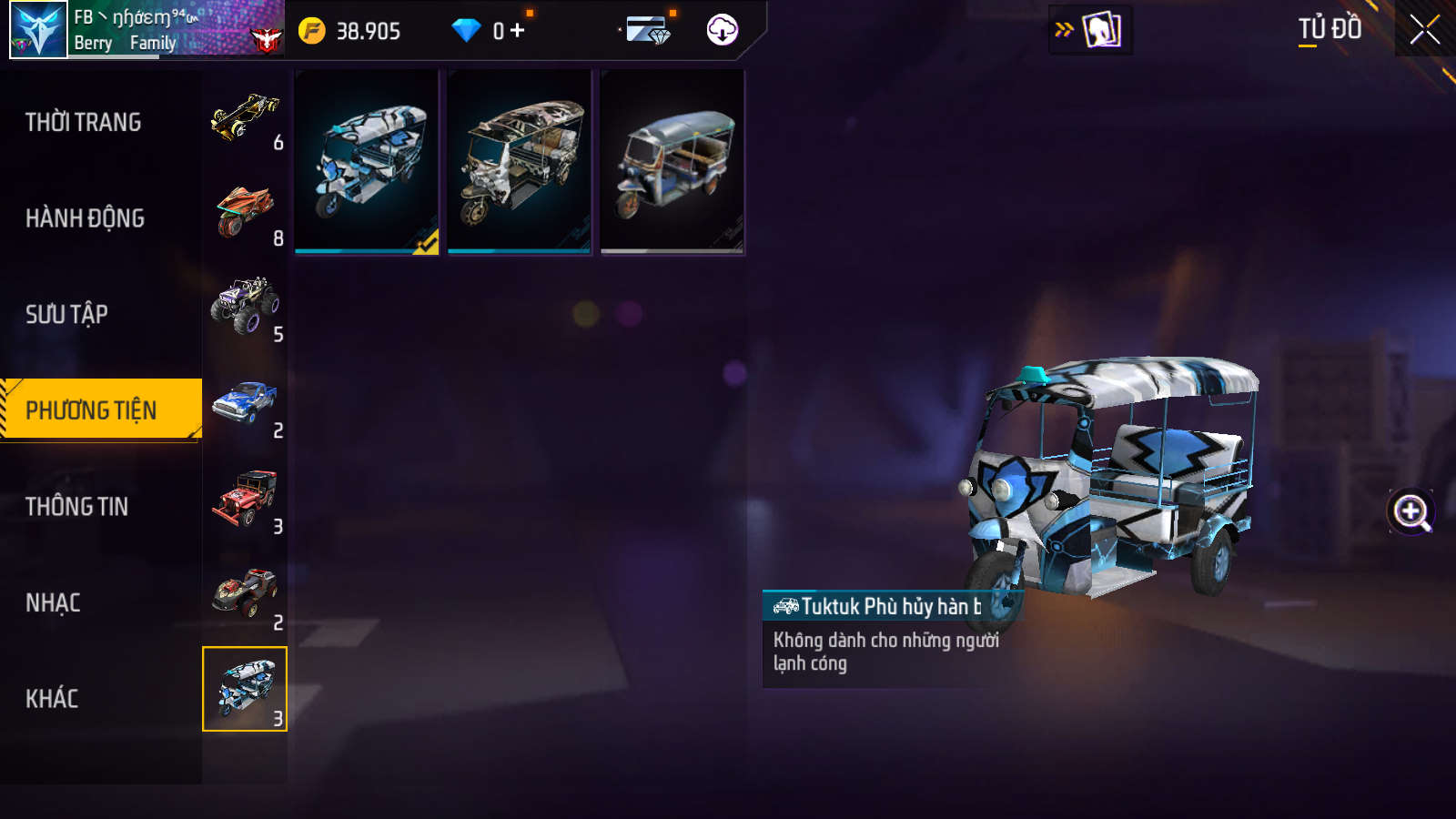Close the TỦ ĐỒ screen

point(1424,30)
